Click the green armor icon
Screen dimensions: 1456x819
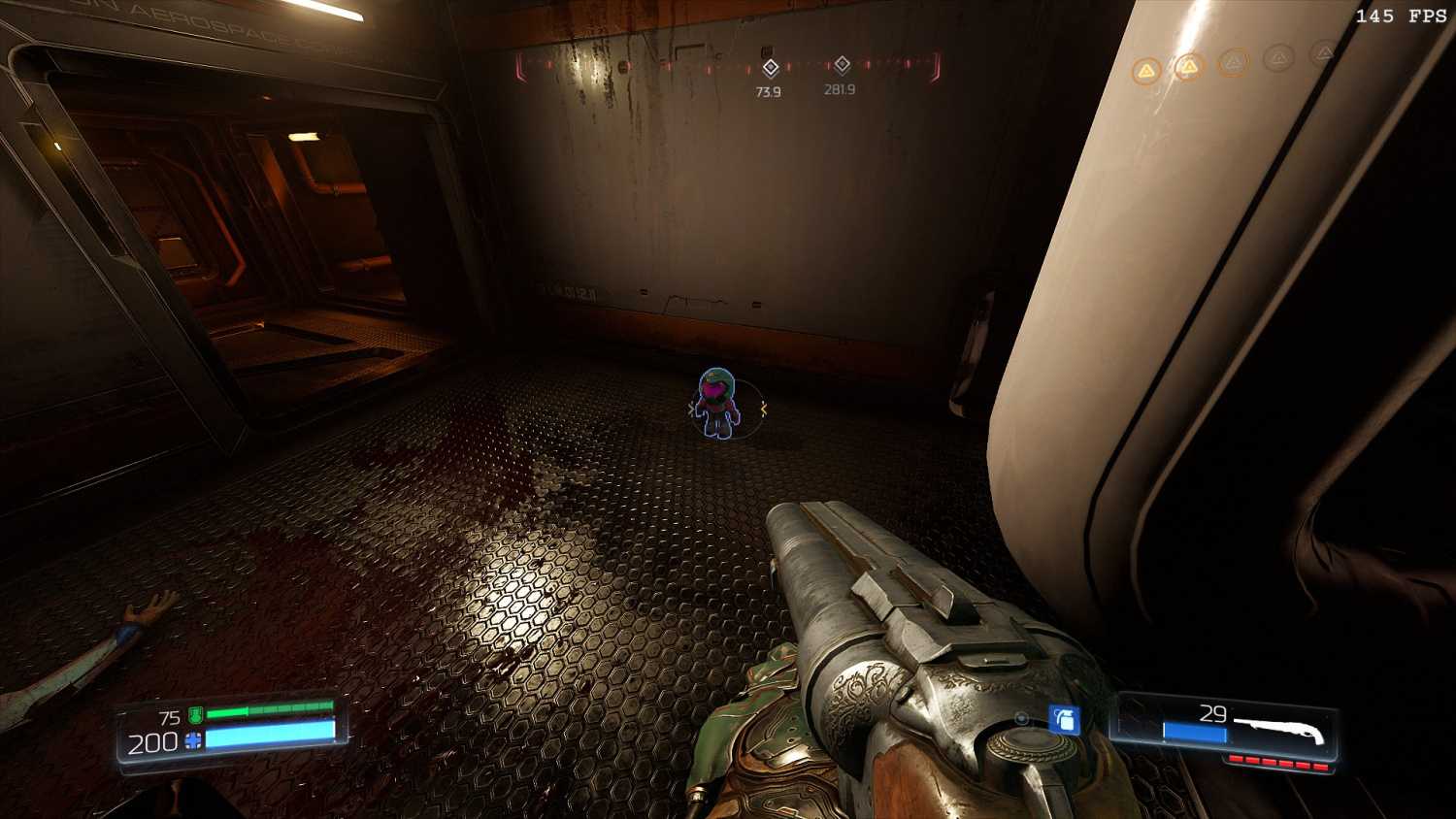coord(195,716)
